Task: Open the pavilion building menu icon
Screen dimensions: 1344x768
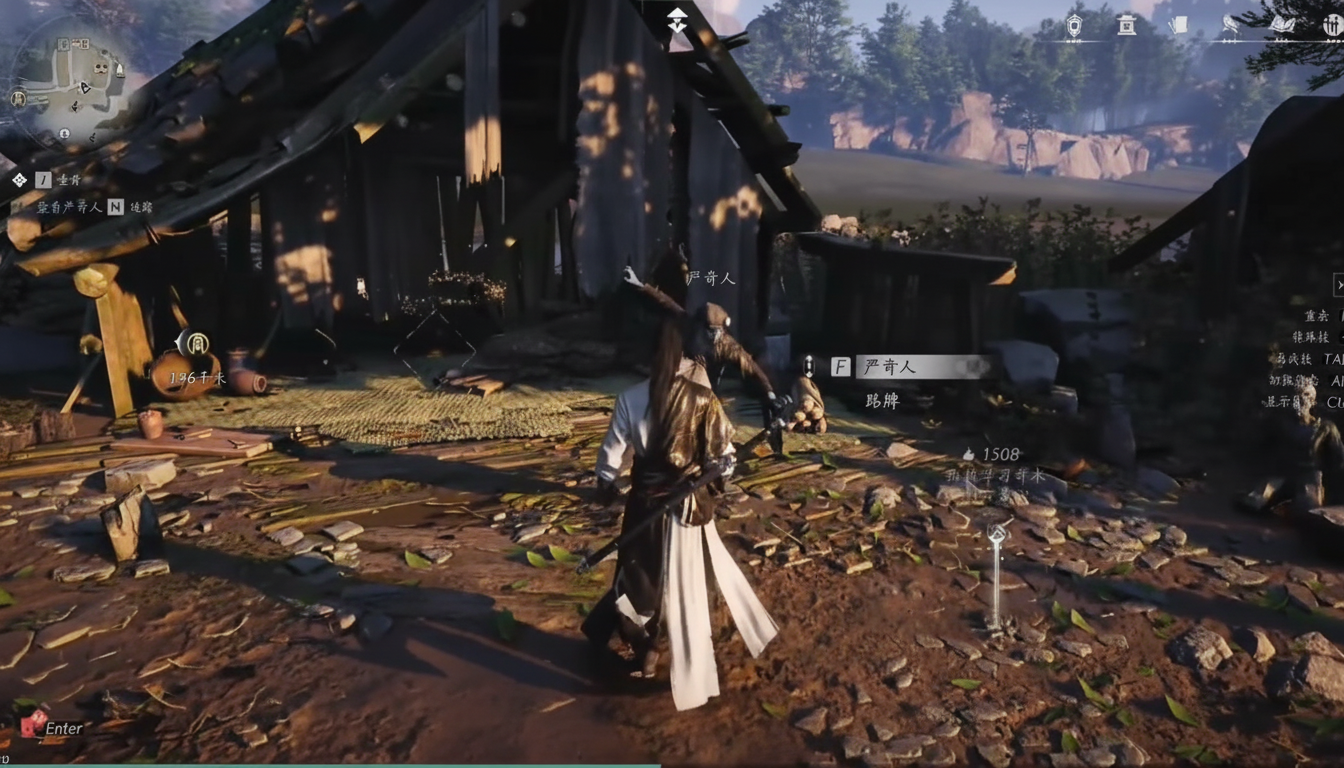Action: (x=1126, y=26)
